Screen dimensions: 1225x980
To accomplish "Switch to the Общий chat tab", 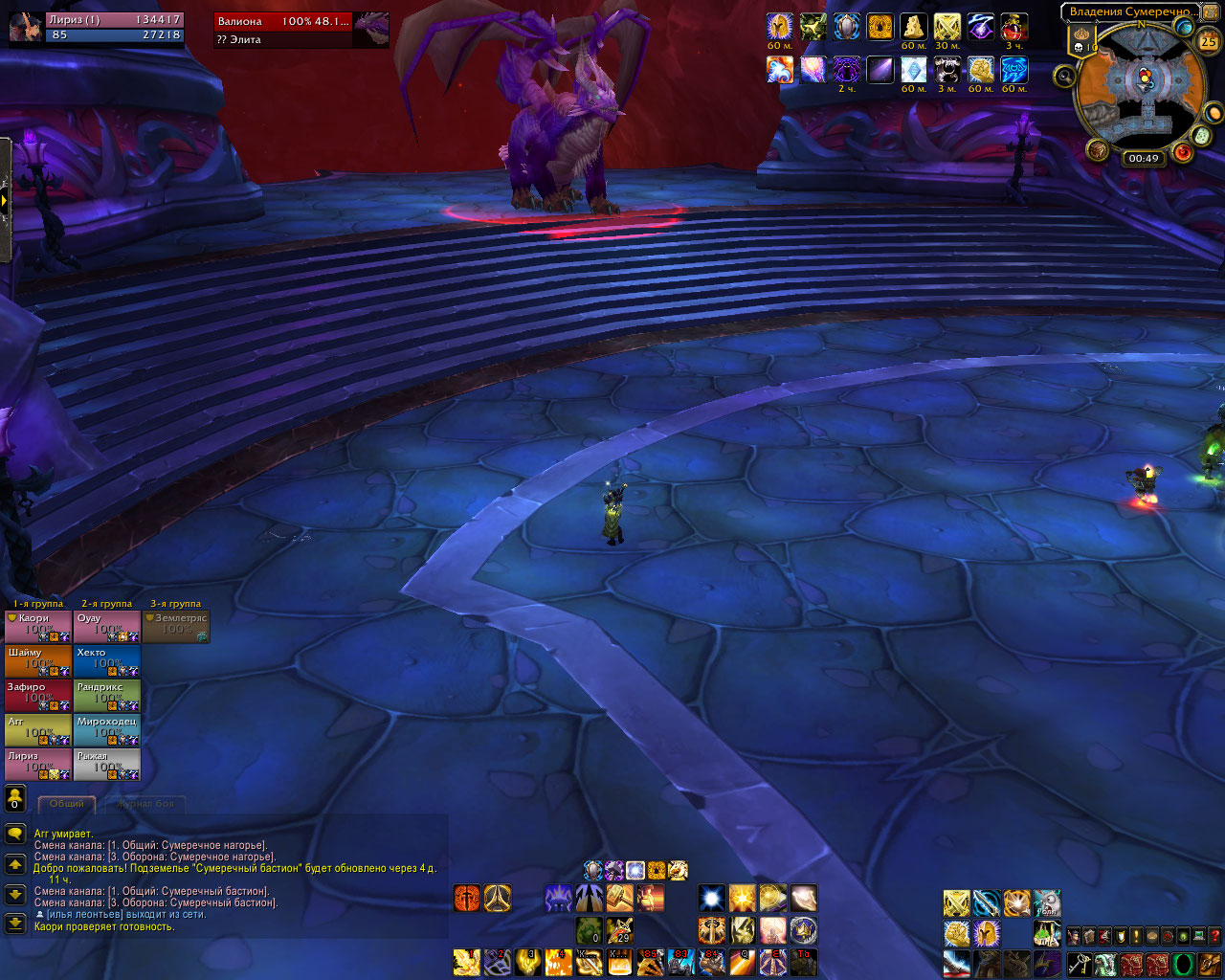I will click(x=67, y=804).
